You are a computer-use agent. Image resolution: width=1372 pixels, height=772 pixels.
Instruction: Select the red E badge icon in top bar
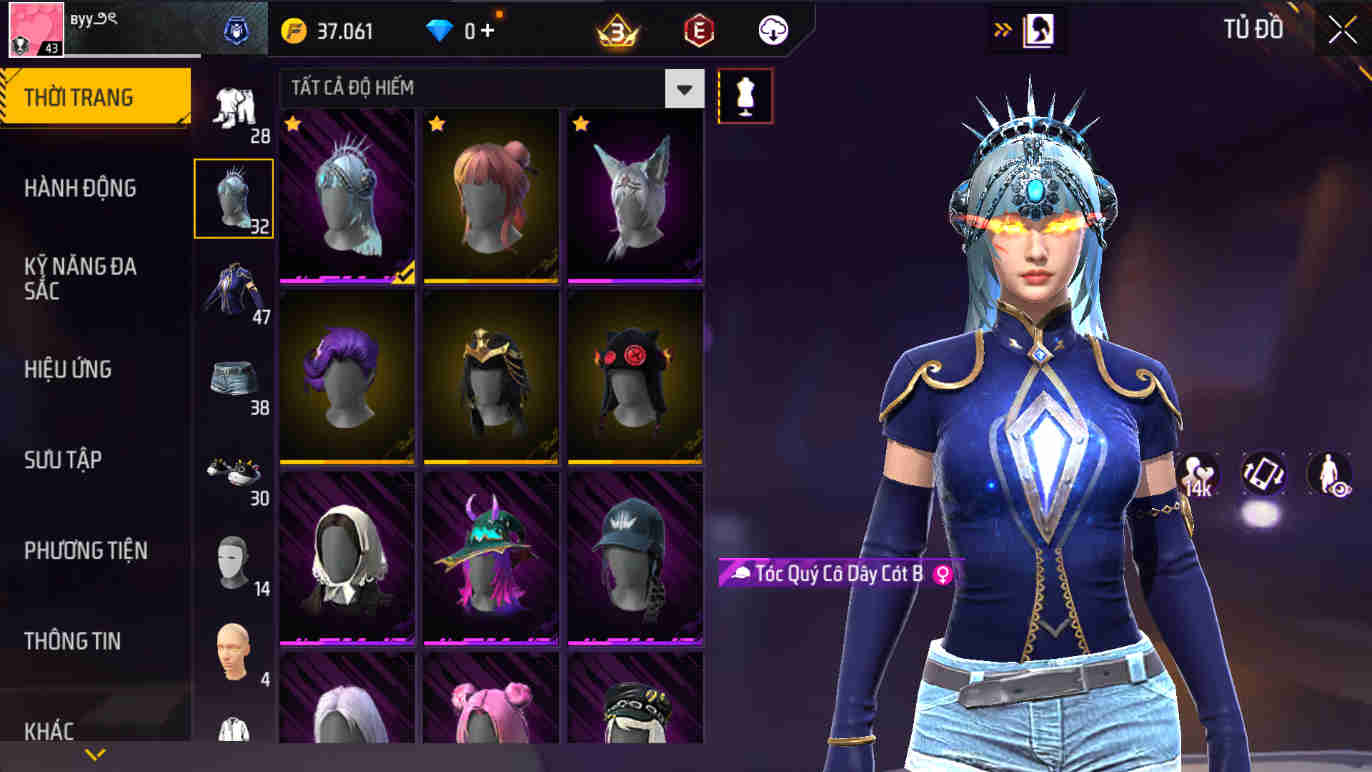point(698,29)
